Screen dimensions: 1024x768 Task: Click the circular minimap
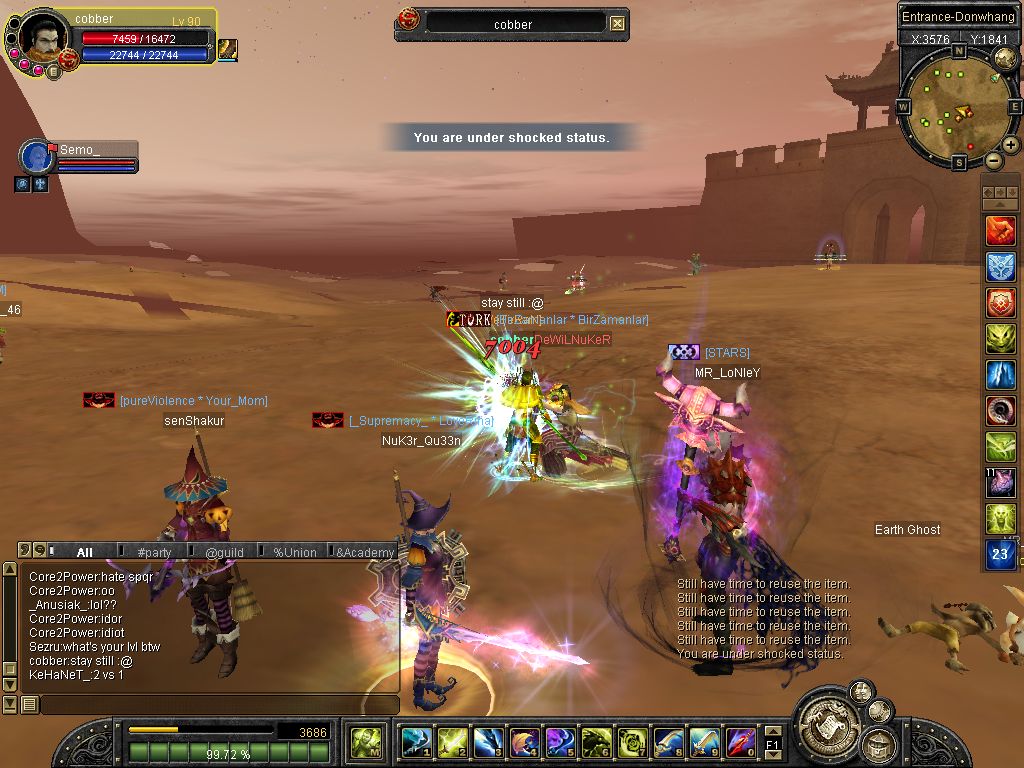coord(958,107)
